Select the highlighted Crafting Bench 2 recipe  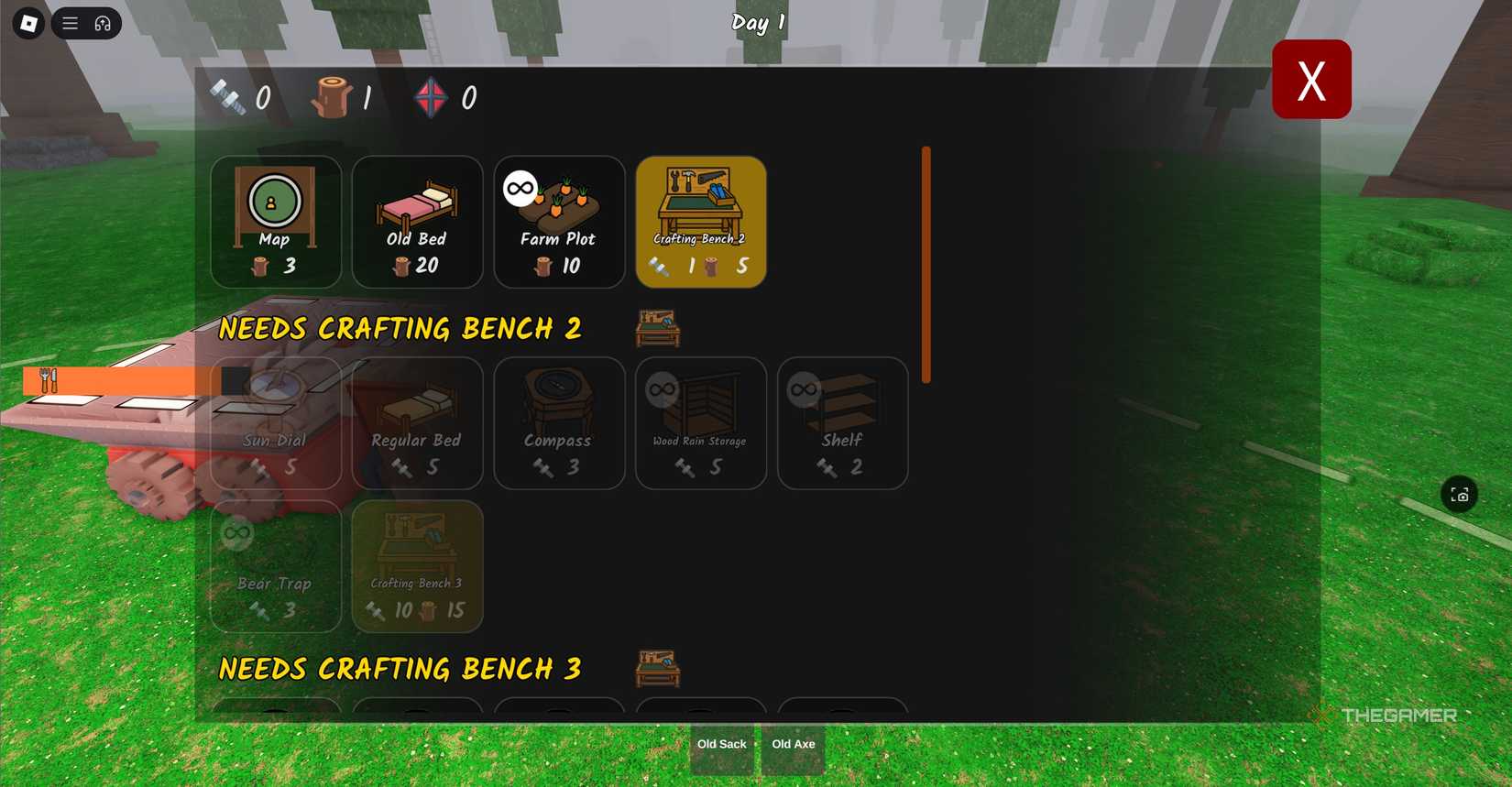(701, 220)
